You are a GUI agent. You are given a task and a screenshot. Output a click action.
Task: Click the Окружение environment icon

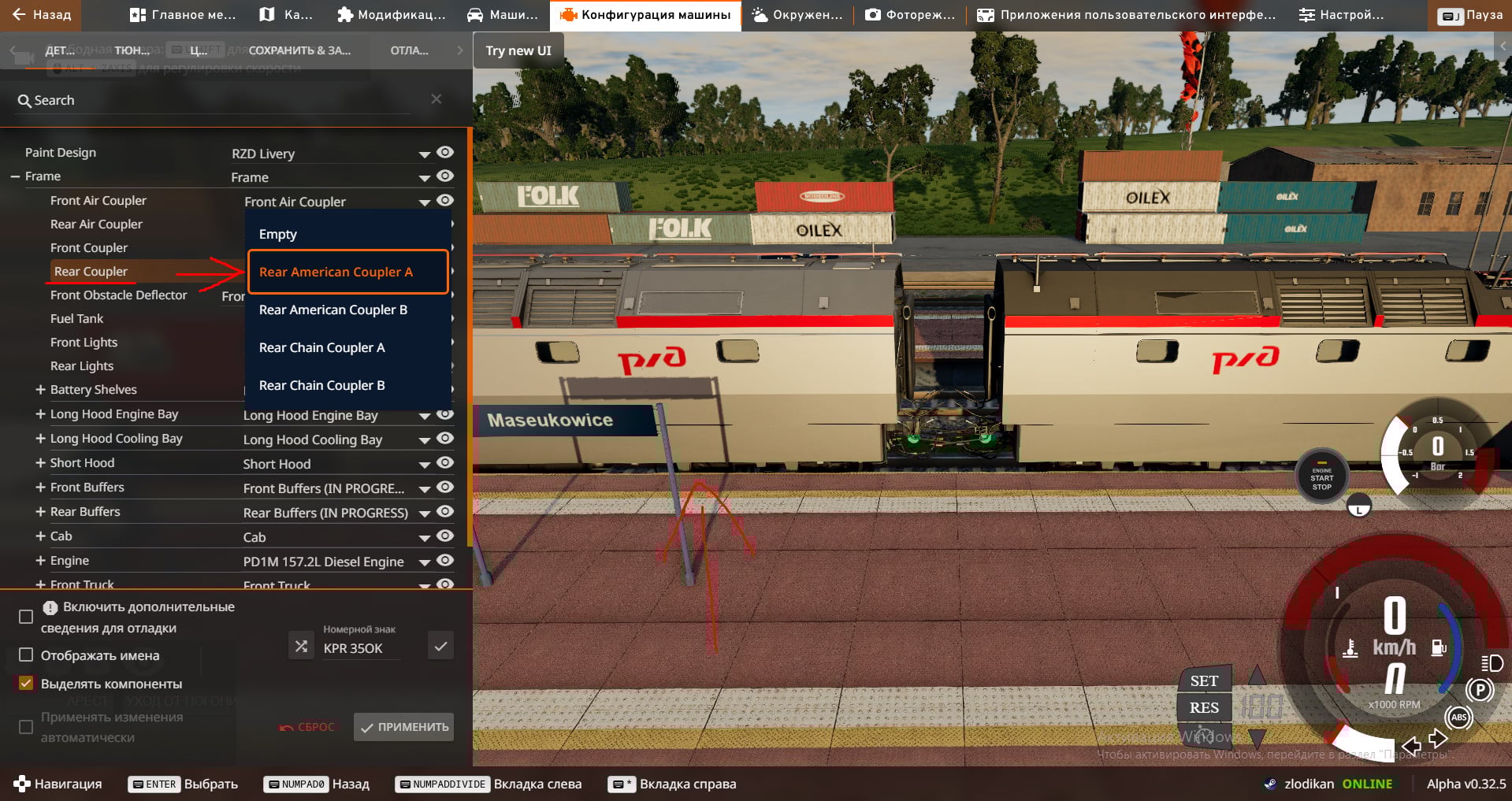[x=759, y=13]
